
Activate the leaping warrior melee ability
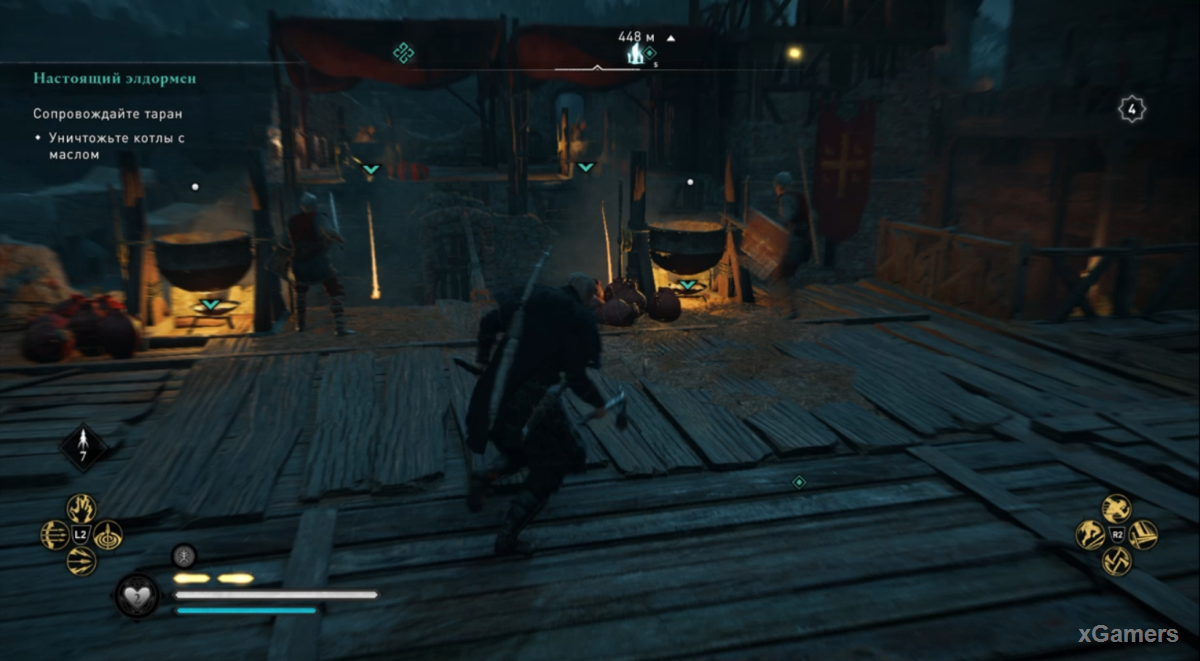[x=1091, y=535]
